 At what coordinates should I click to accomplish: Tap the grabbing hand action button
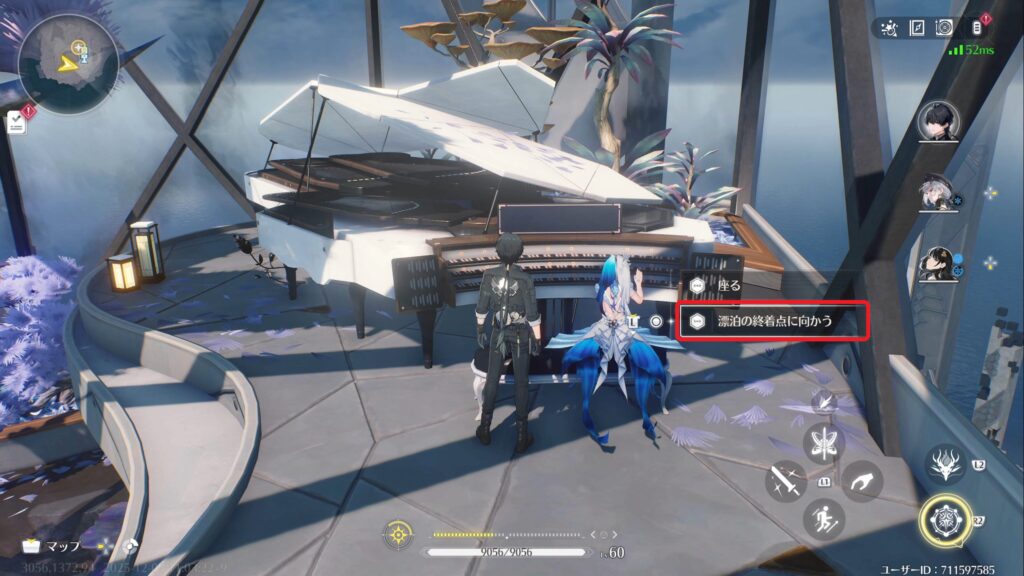[x=861, y=482]
